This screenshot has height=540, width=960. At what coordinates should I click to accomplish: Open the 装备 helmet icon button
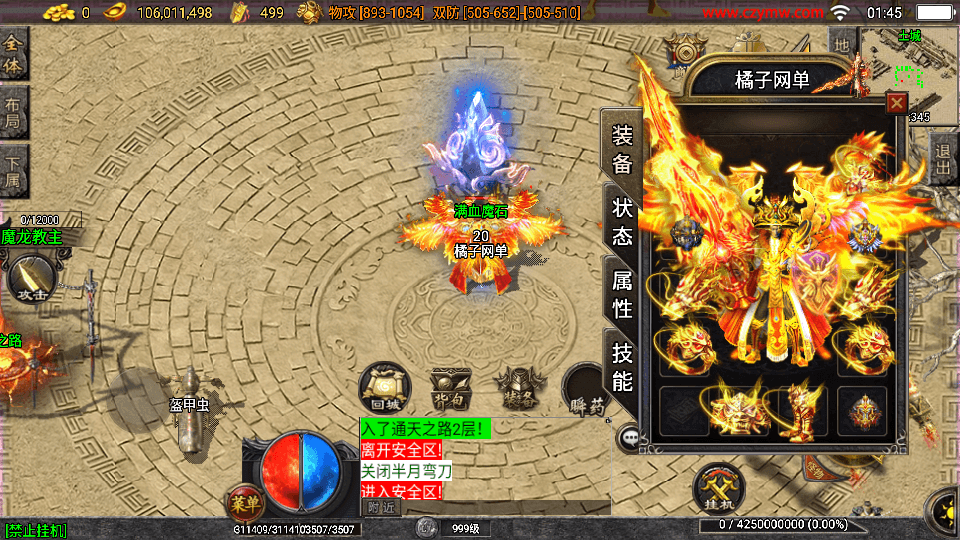coord(516,387)
